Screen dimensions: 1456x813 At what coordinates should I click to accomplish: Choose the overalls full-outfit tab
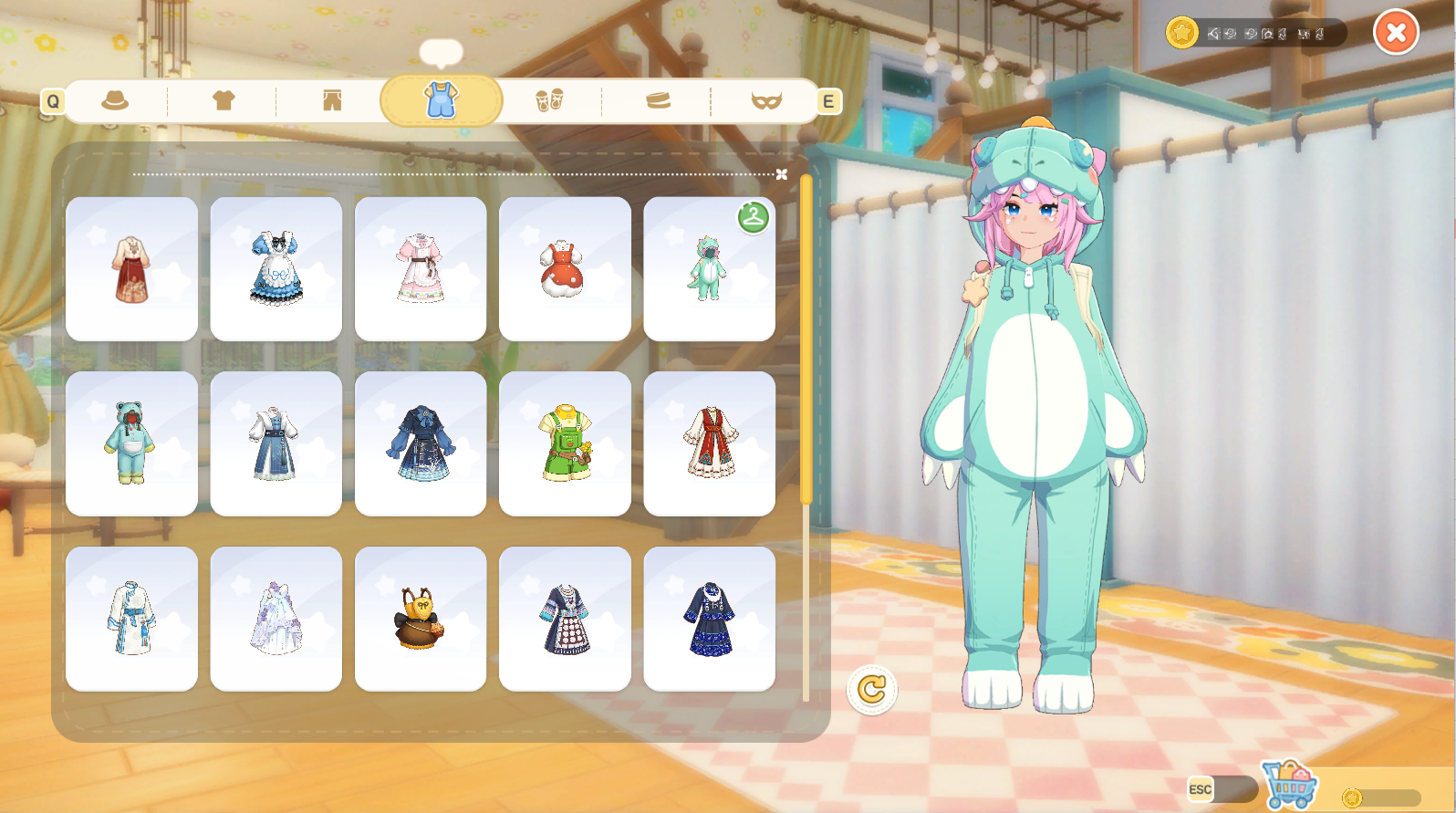tap(441, 100)
